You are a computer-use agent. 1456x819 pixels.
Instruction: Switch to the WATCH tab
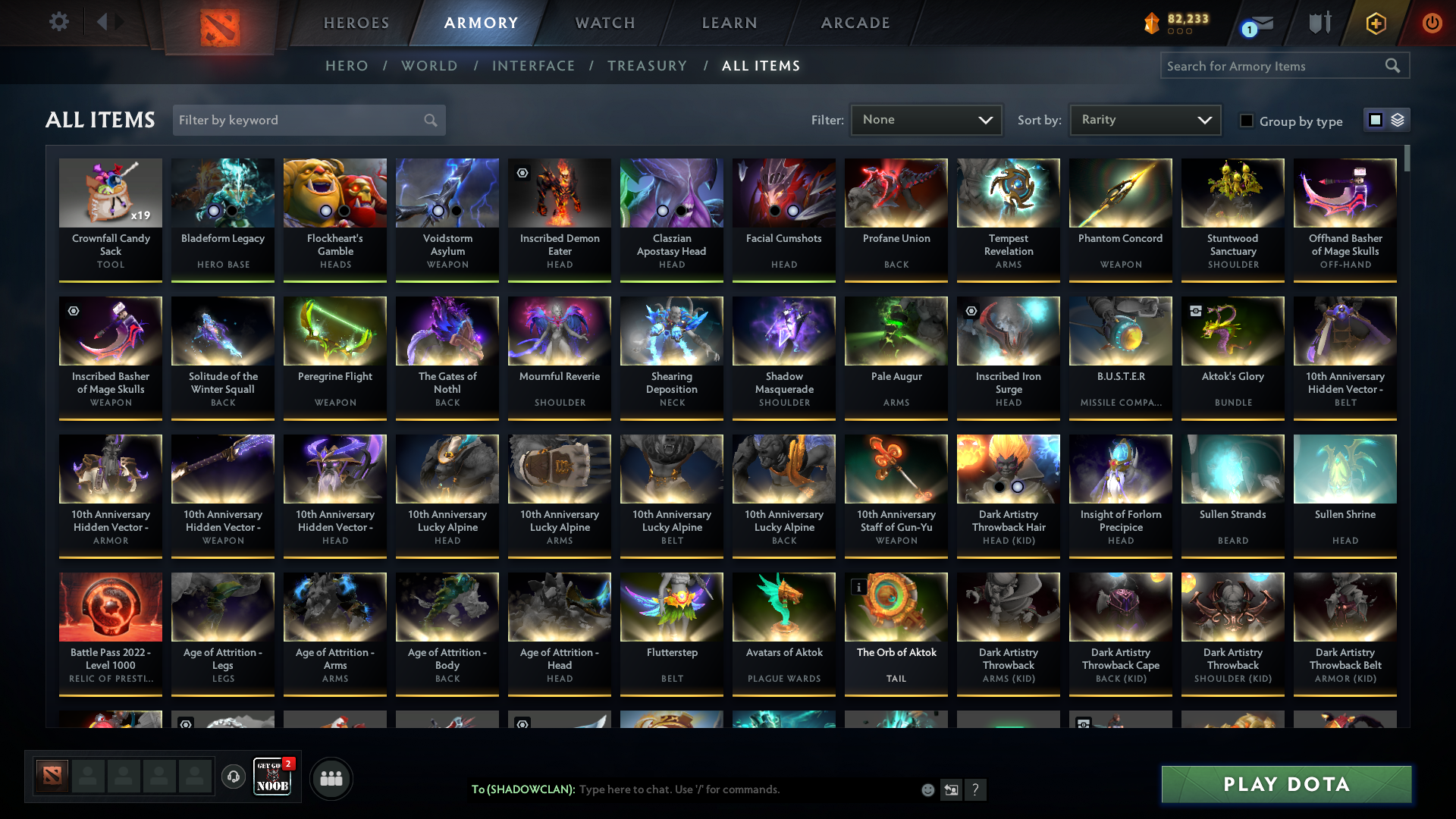click(604, 22)
